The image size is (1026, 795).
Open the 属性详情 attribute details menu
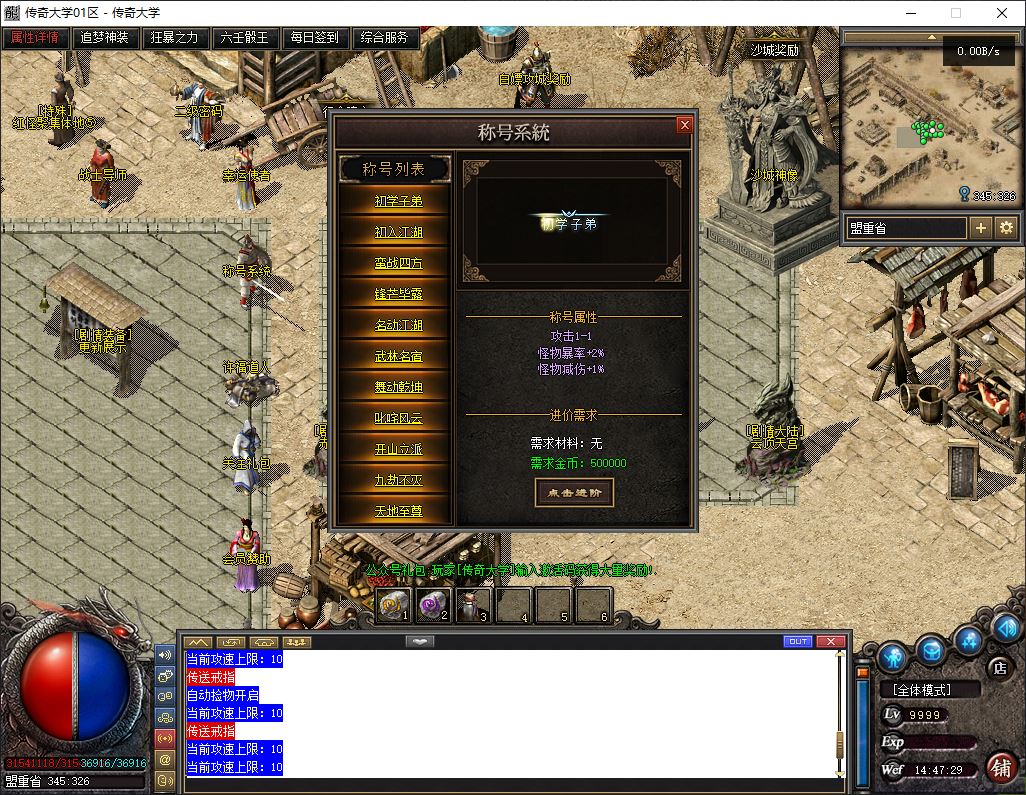coord(35,38)
